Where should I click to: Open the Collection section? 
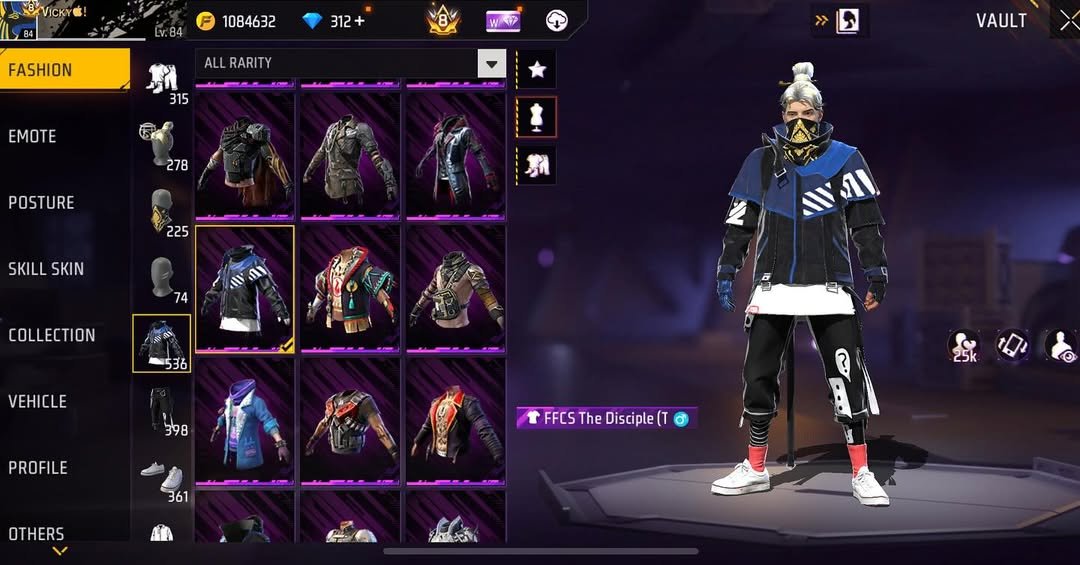(x=52, y=336)
